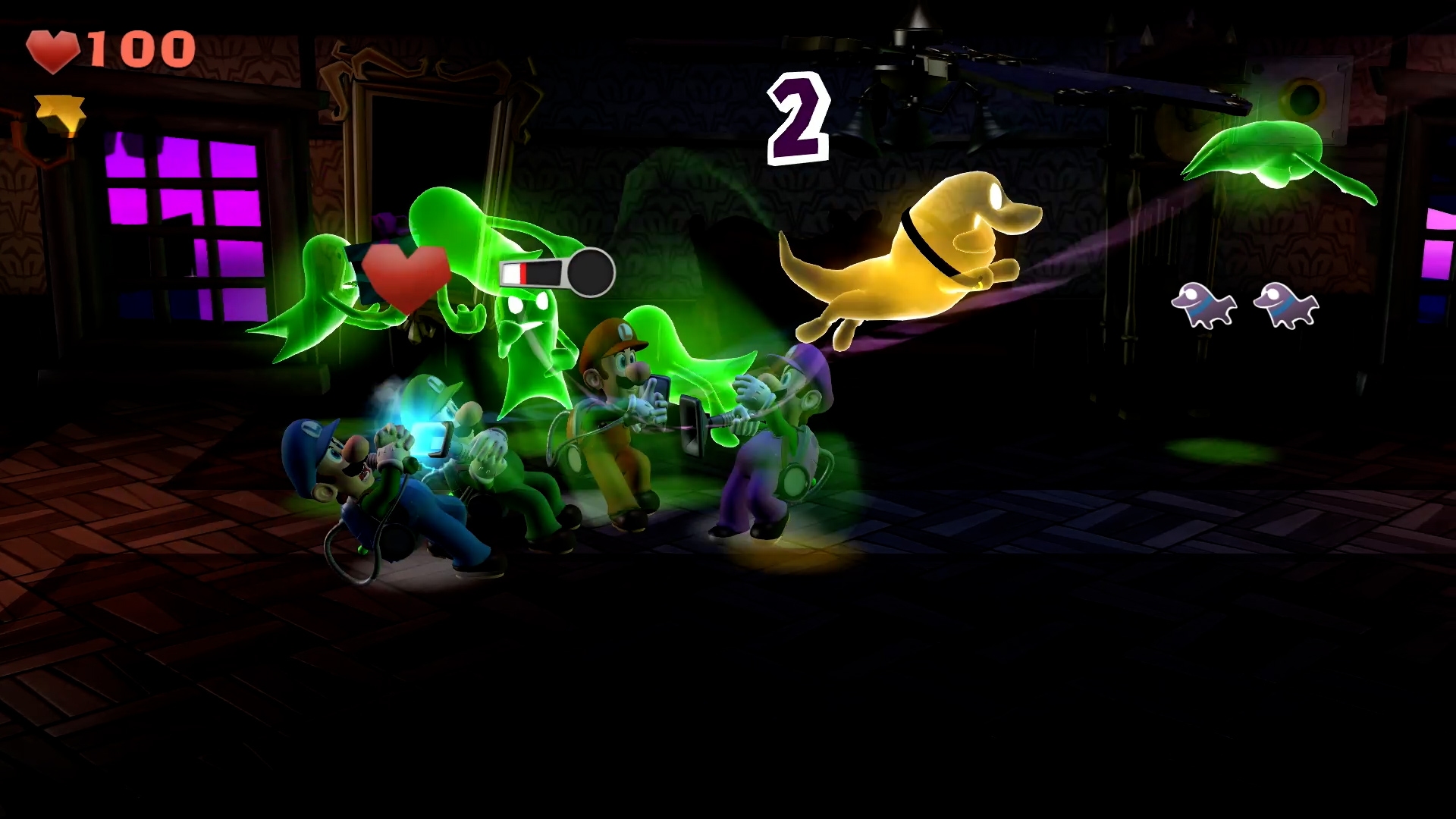Select the star badge icon below the health display

click(x=61, y=109)
